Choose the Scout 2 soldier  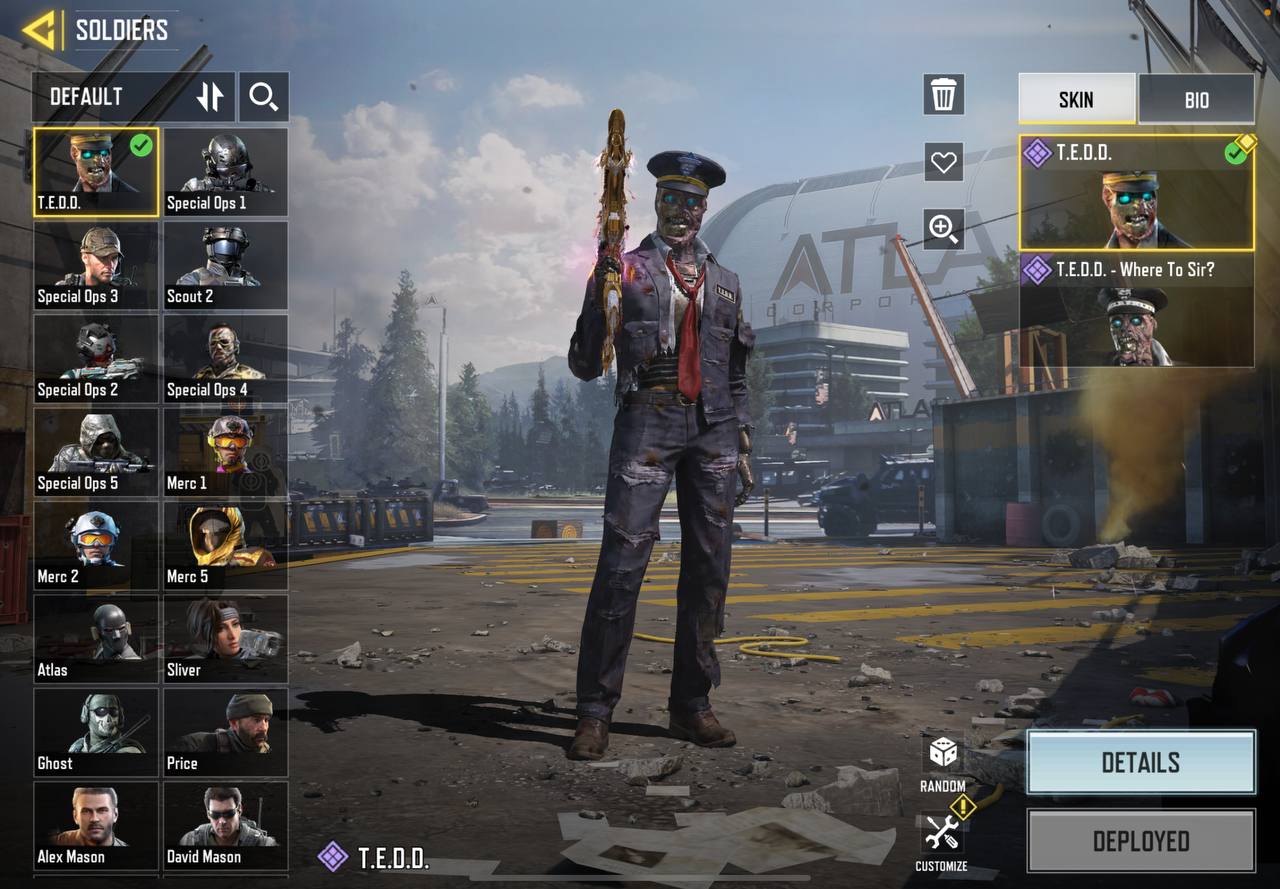click(225, 265)
